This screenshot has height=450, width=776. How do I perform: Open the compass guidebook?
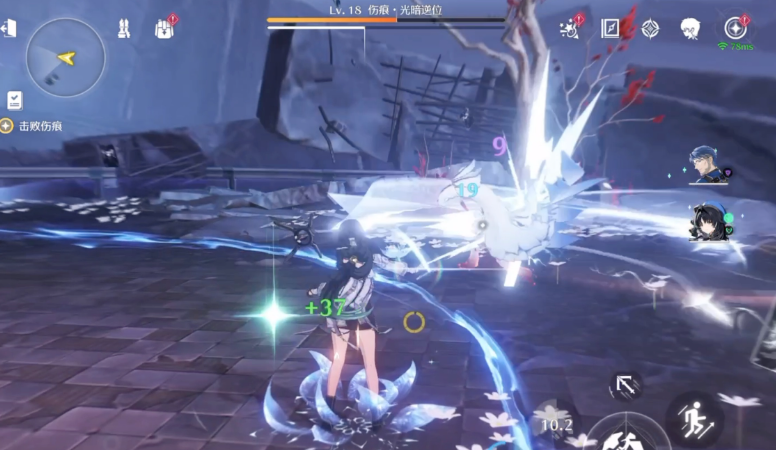click(610, 28)
